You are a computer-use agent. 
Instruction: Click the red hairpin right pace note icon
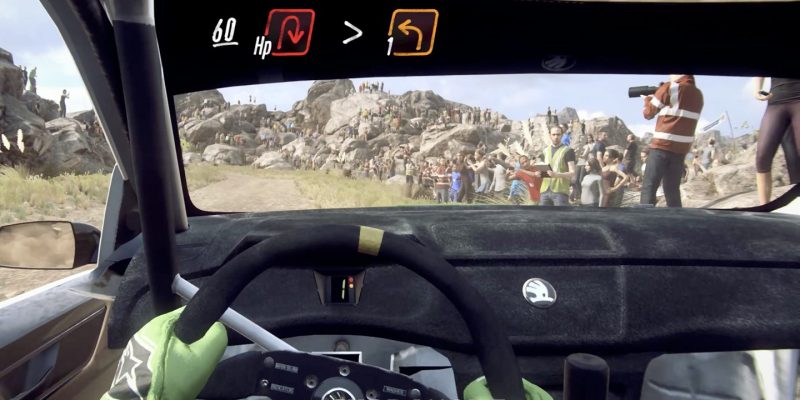290,32
